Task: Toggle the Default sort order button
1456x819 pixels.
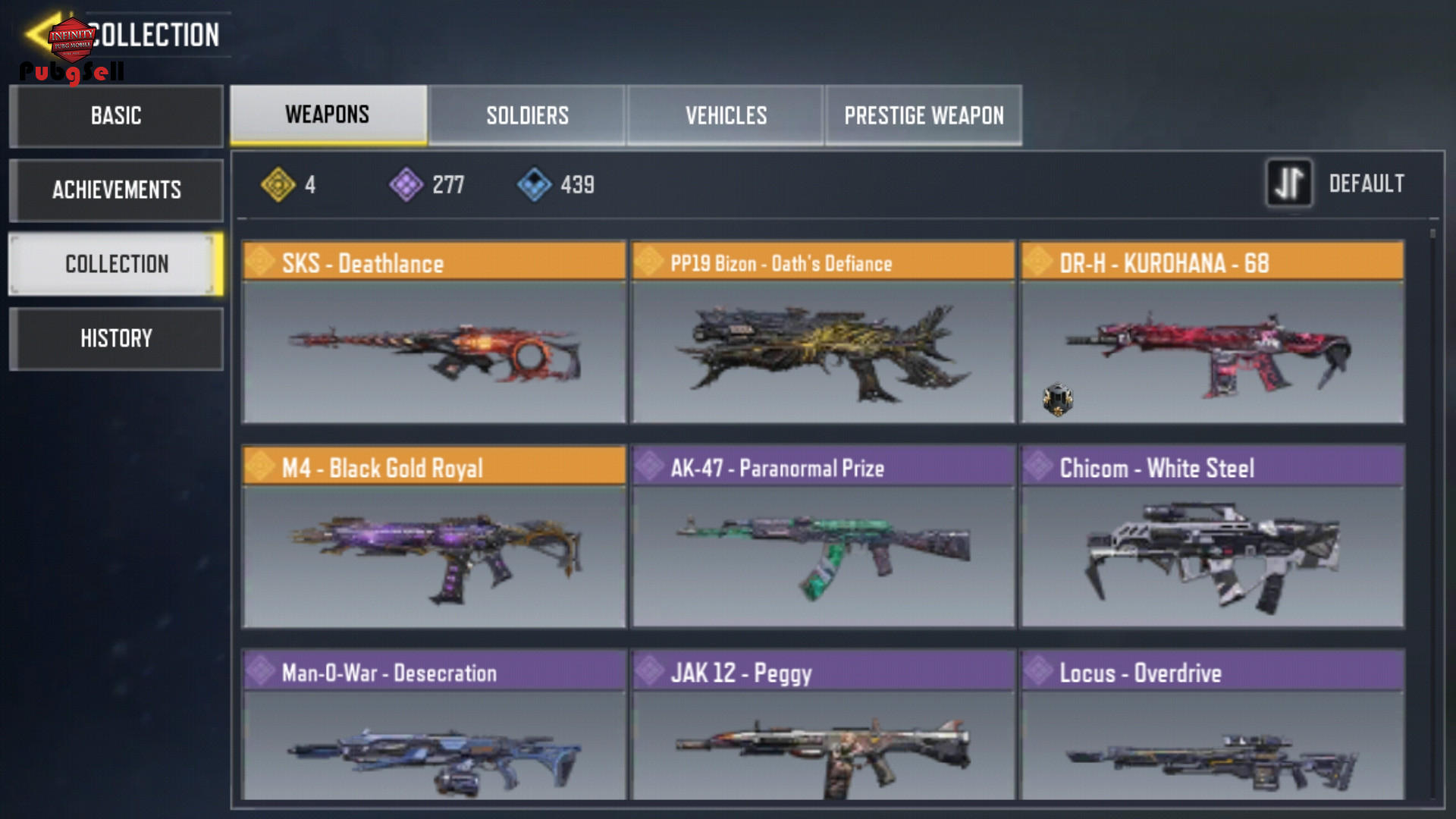Action: pos(1288,184)
